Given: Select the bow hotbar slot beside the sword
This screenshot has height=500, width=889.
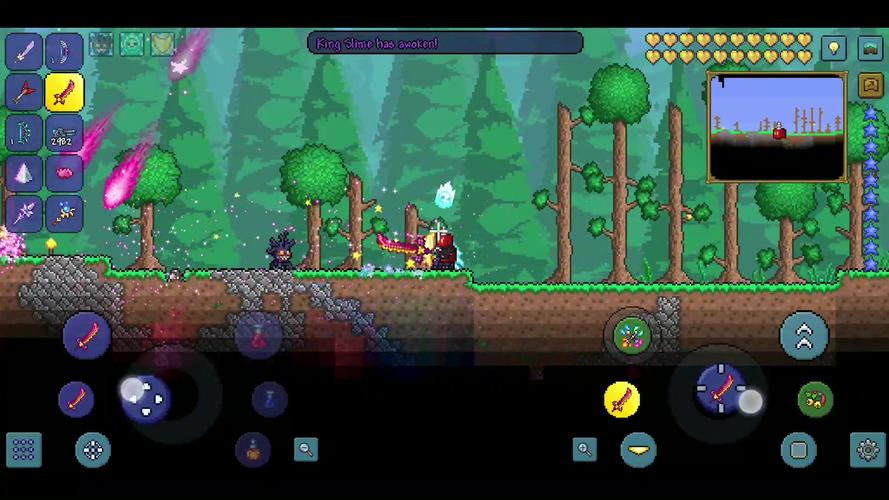Looking at the screenshot, I should (x=65, y=51).
